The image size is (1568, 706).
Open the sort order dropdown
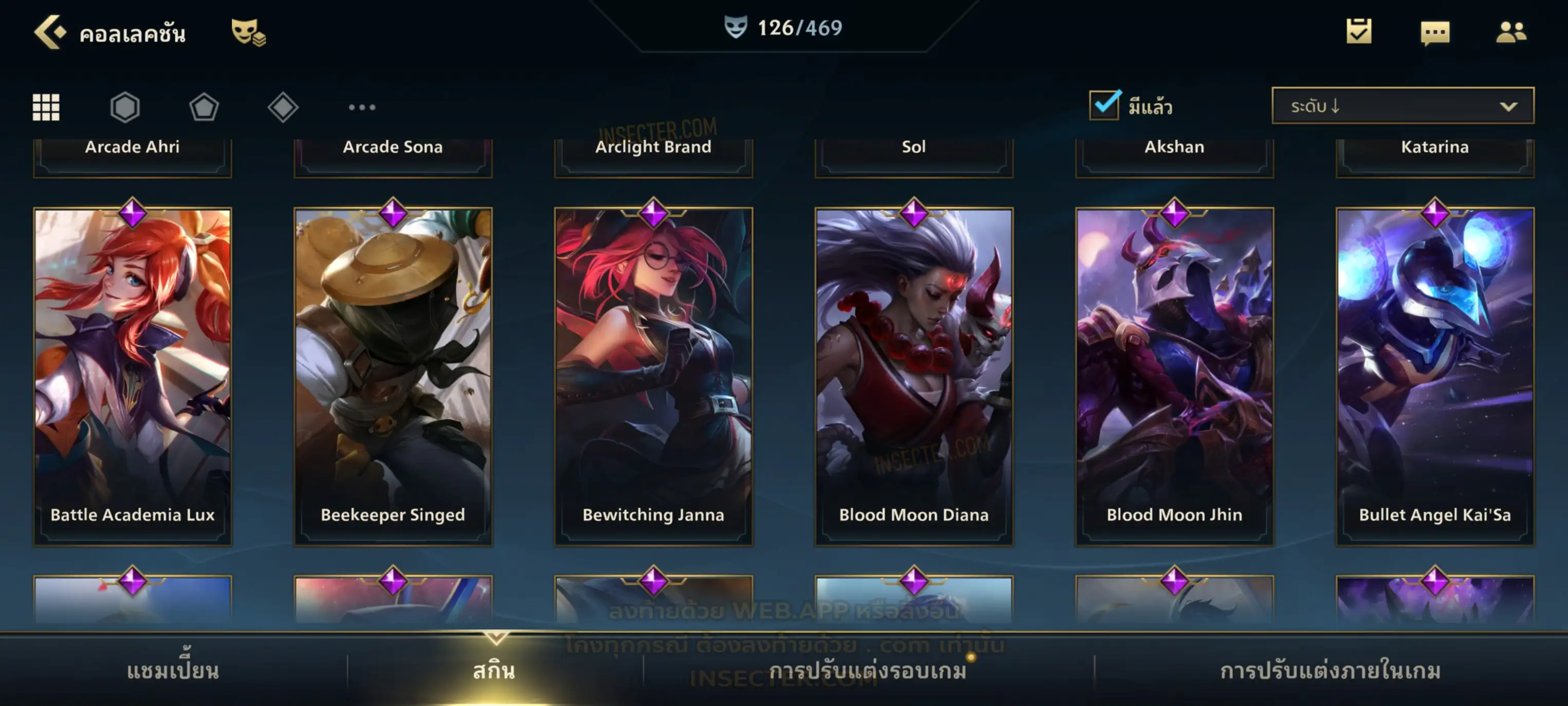pos(1402,106)
